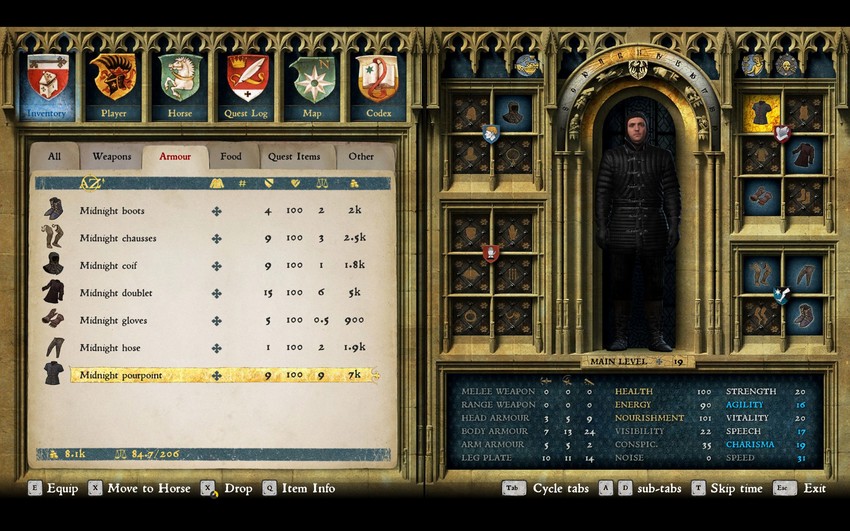Image resolution: width=850 pixels, height=531 pixels.
Task: Open the Map screen
Action: 312,82
